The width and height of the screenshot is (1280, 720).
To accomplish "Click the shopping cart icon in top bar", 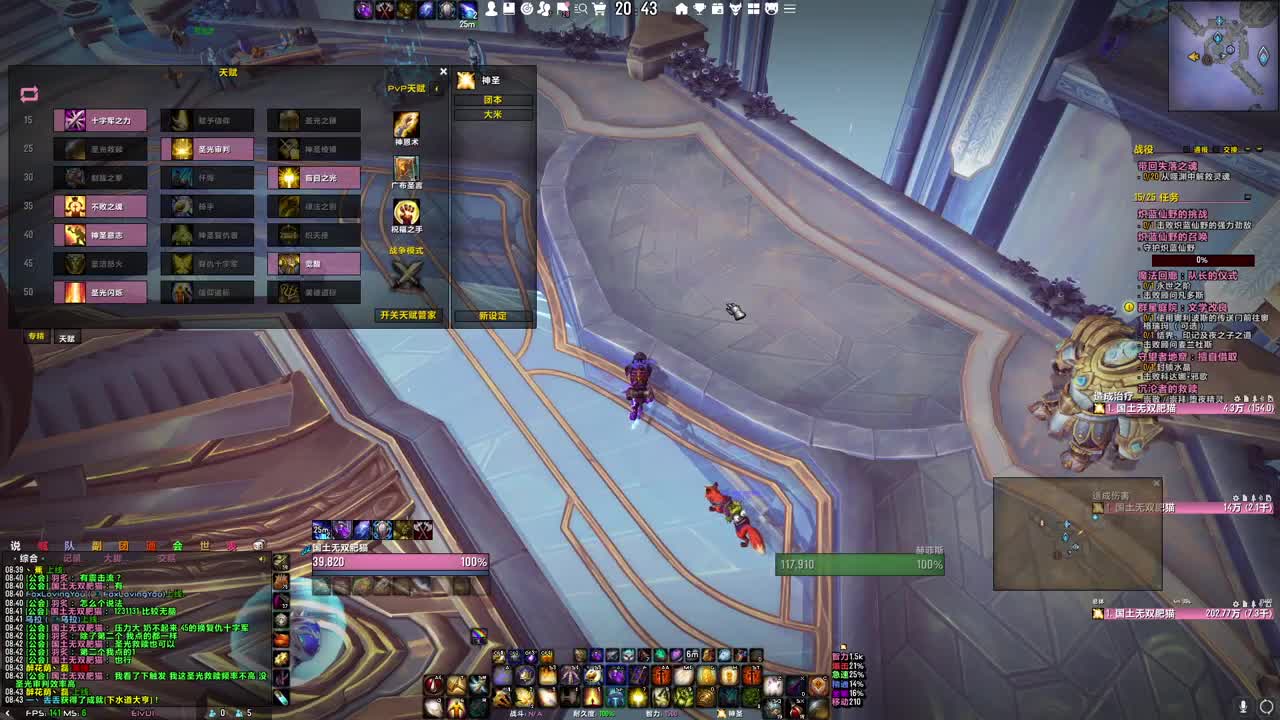I will pyautogui.click(x=599, y=9).
